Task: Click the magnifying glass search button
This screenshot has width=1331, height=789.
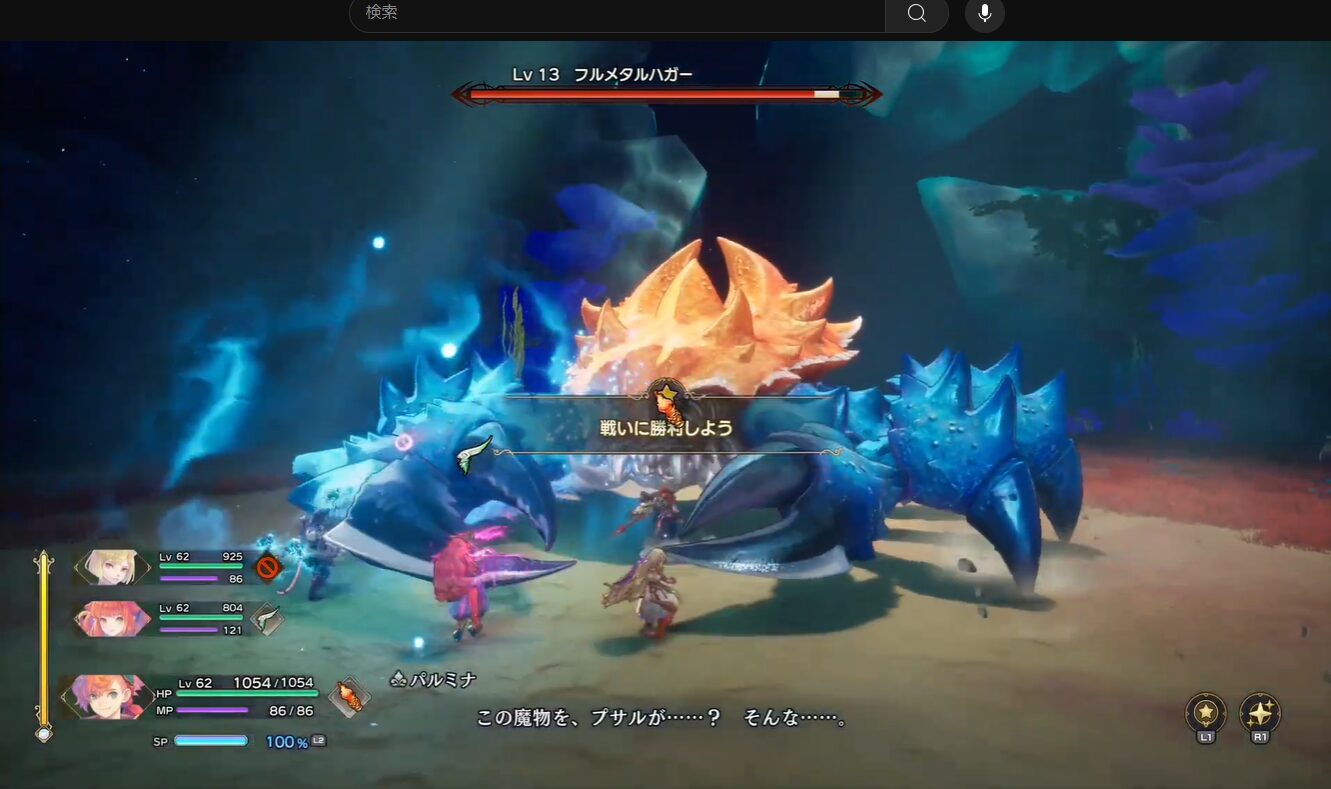Action: [916, 13]
